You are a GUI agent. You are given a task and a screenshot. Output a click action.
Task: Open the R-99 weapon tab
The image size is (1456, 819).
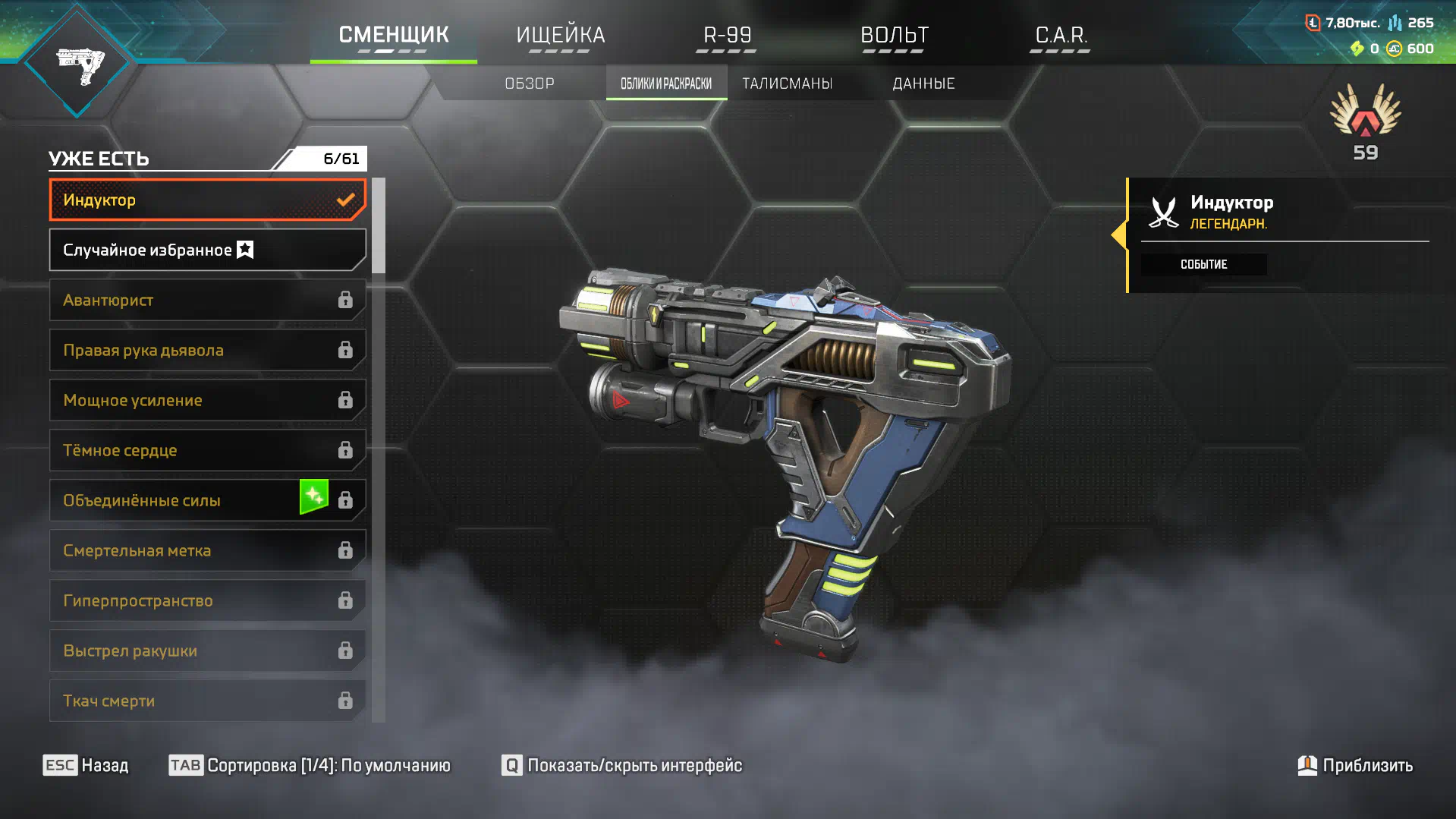(x=727, y=36)
